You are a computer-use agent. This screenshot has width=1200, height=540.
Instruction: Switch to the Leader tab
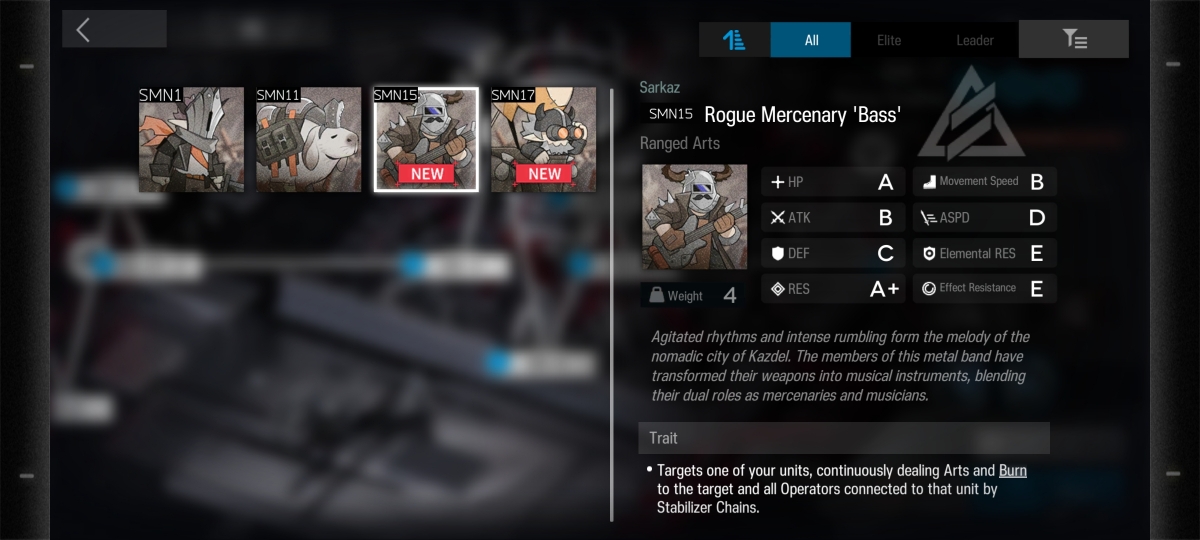click(x=974, y=40)
